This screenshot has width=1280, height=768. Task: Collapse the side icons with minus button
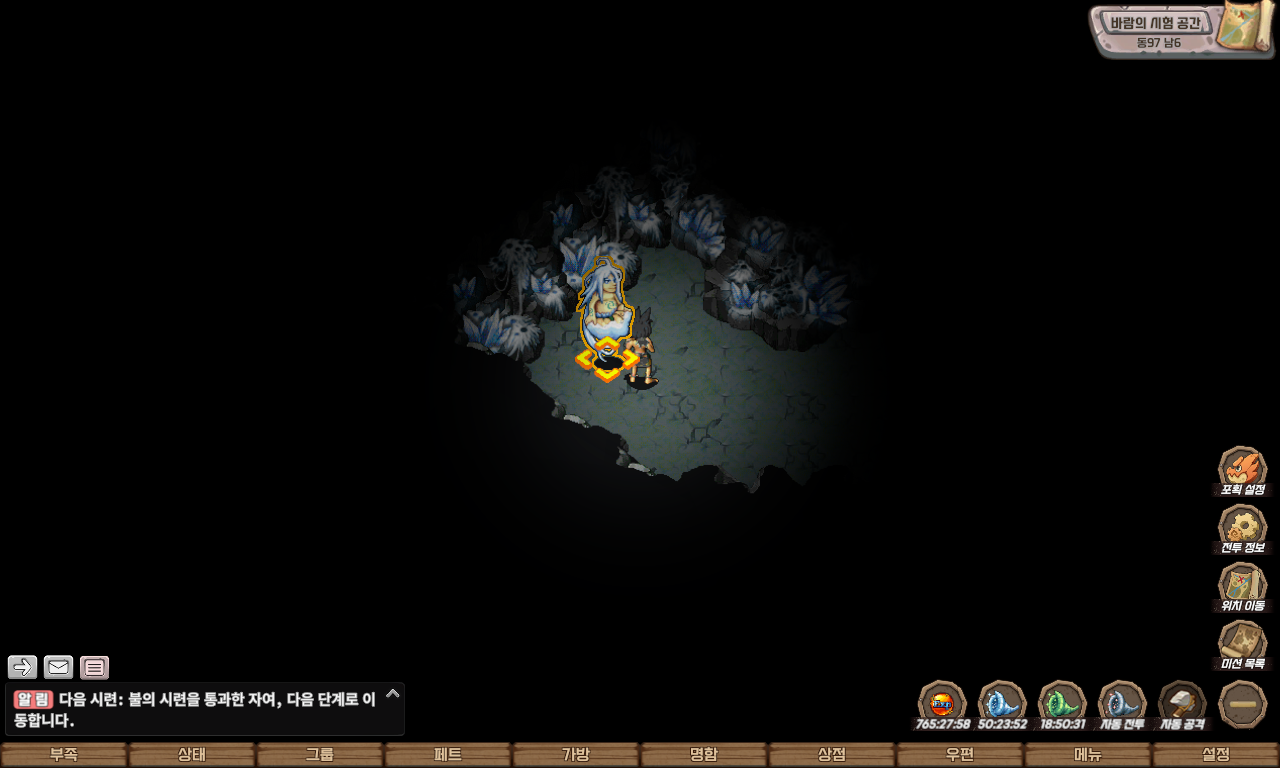click(1243, 704)
